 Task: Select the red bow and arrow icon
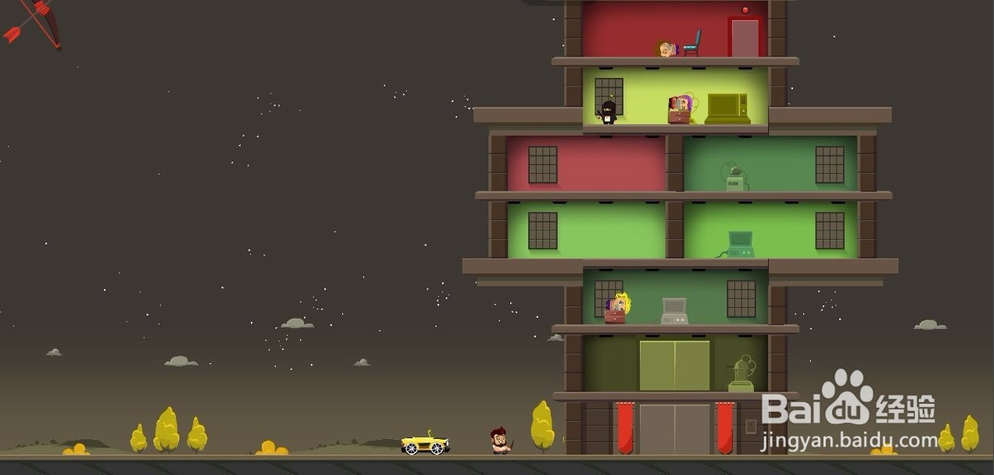tap(32, 22)
